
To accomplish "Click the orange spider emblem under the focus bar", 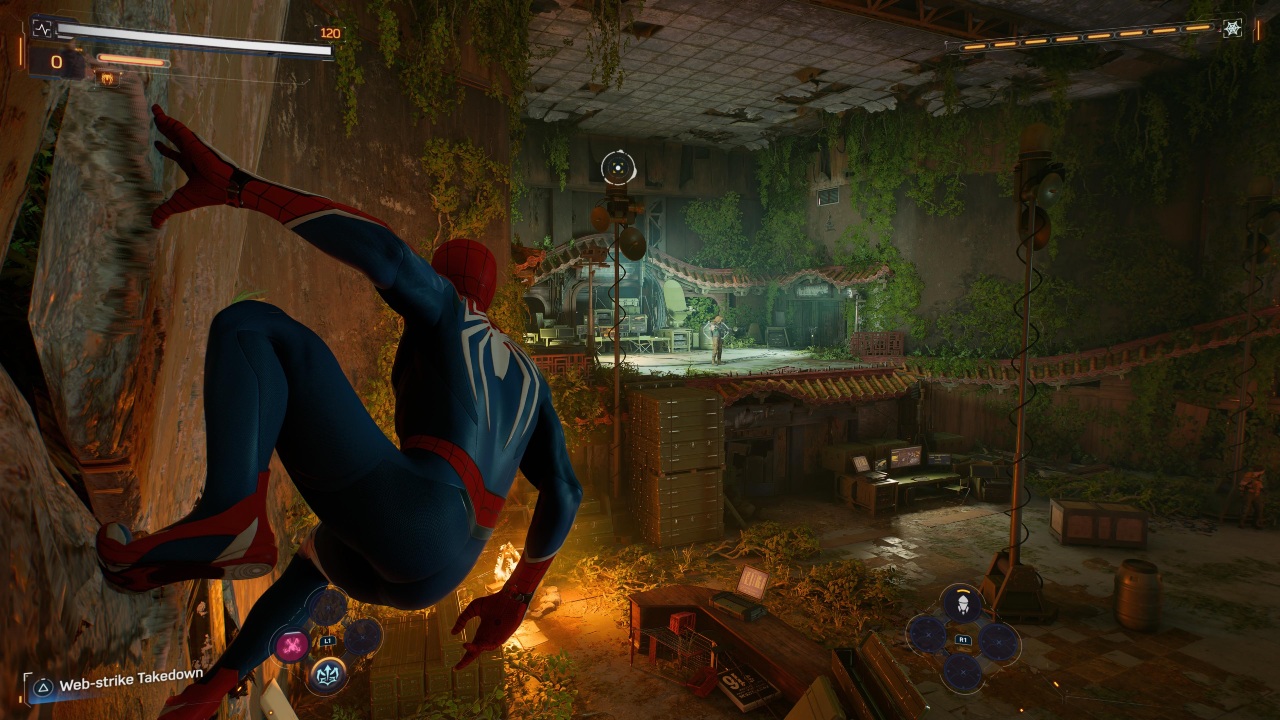I will click(x=104, y=77).
